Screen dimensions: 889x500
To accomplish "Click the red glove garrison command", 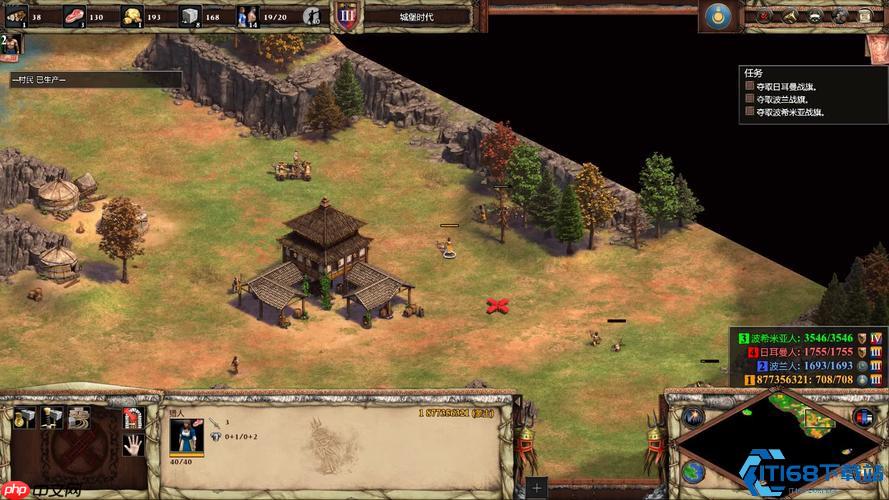I will pos(133,418).
